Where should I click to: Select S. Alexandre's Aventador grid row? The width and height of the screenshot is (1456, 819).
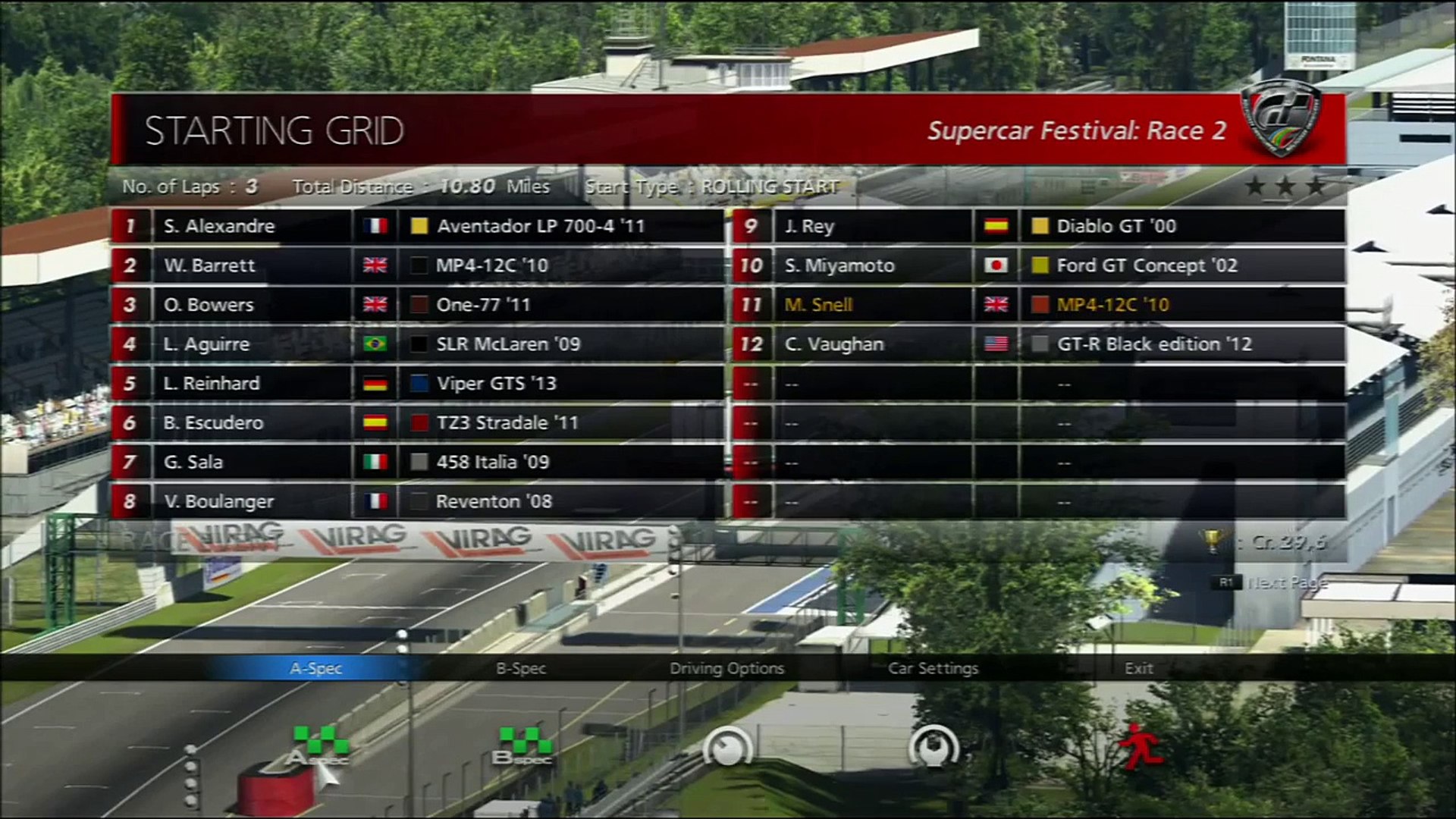pyautogui.click(x=417, y=226)
